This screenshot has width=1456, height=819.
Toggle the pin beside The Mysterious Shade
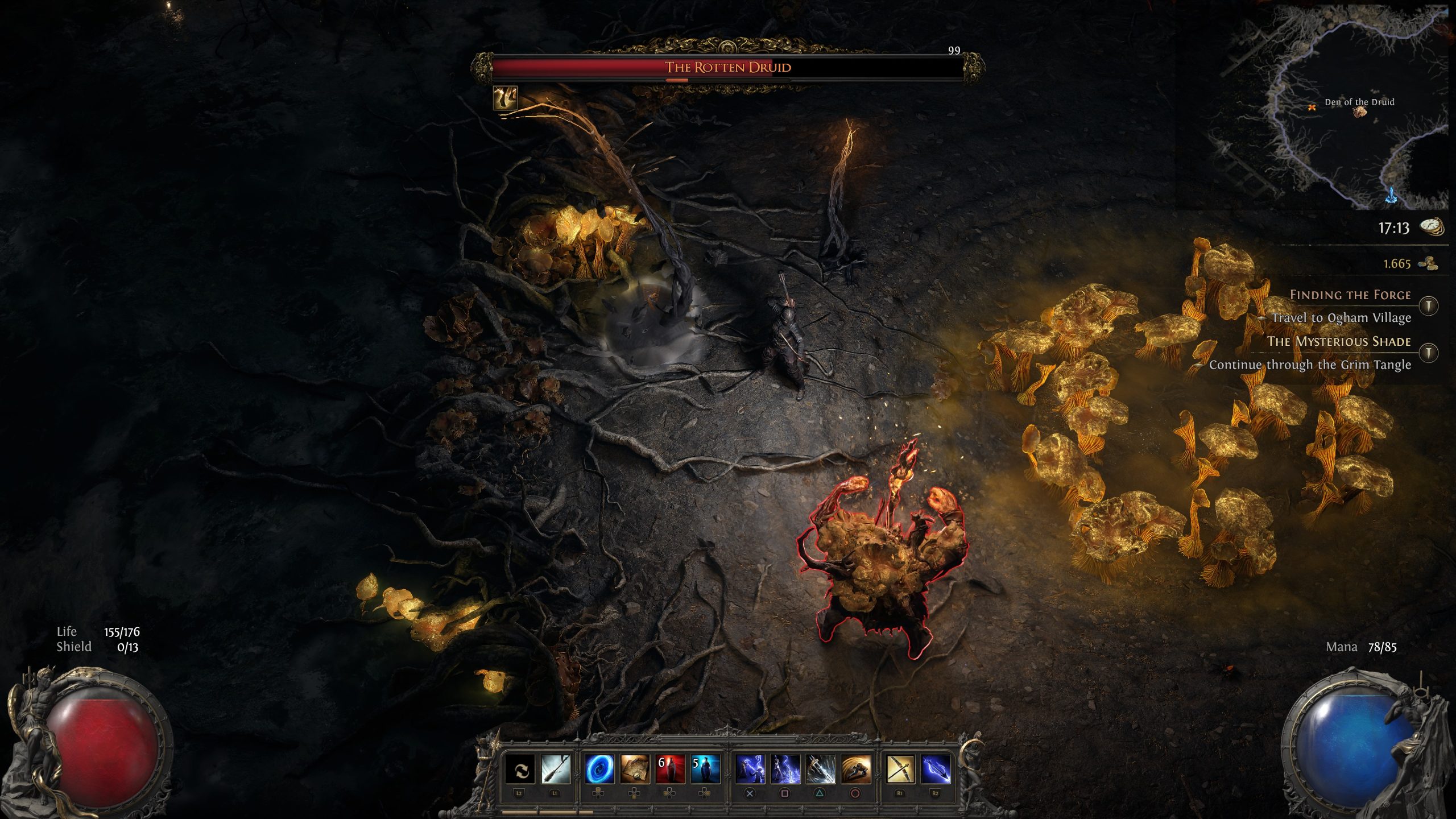coord(1428,353)
